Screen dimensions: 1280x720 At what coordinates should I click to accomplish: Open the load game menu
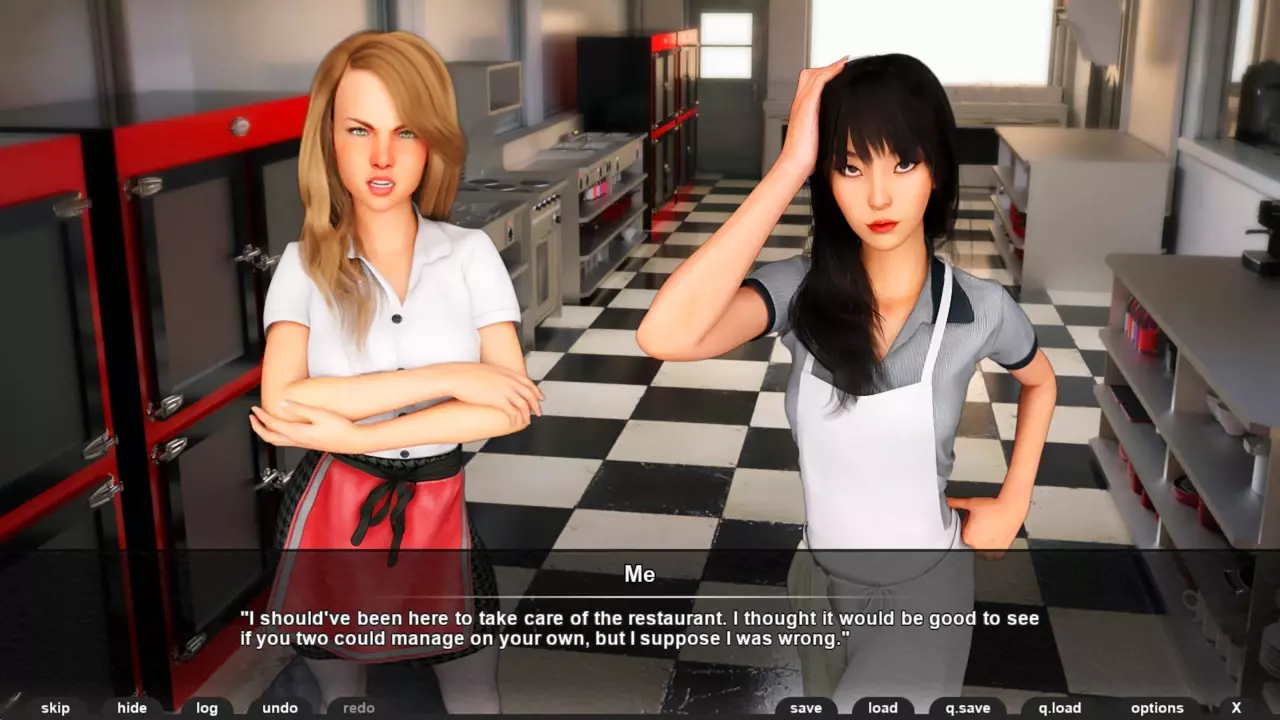[x=883, y=708]
